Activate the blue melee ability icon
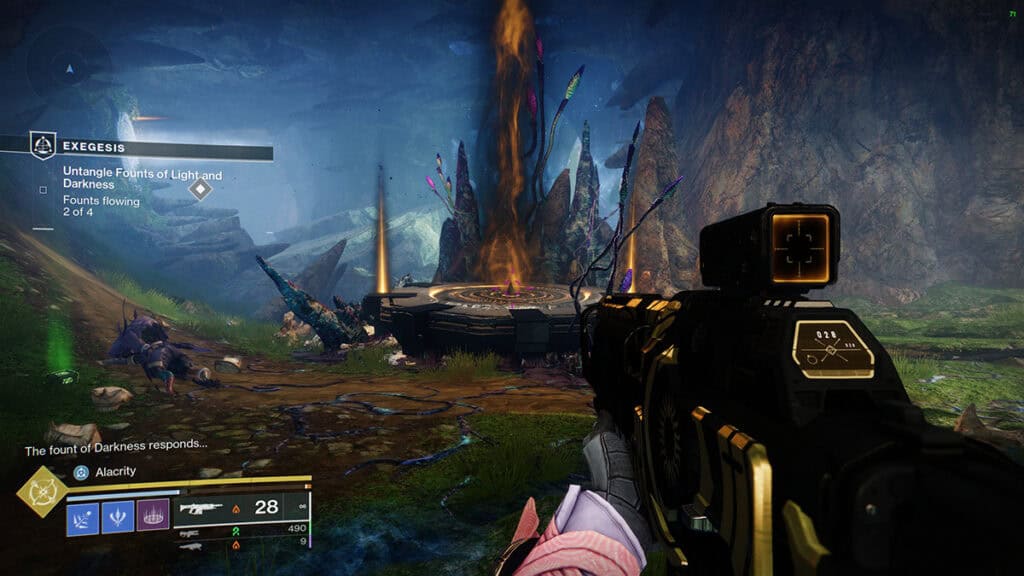 117,514
